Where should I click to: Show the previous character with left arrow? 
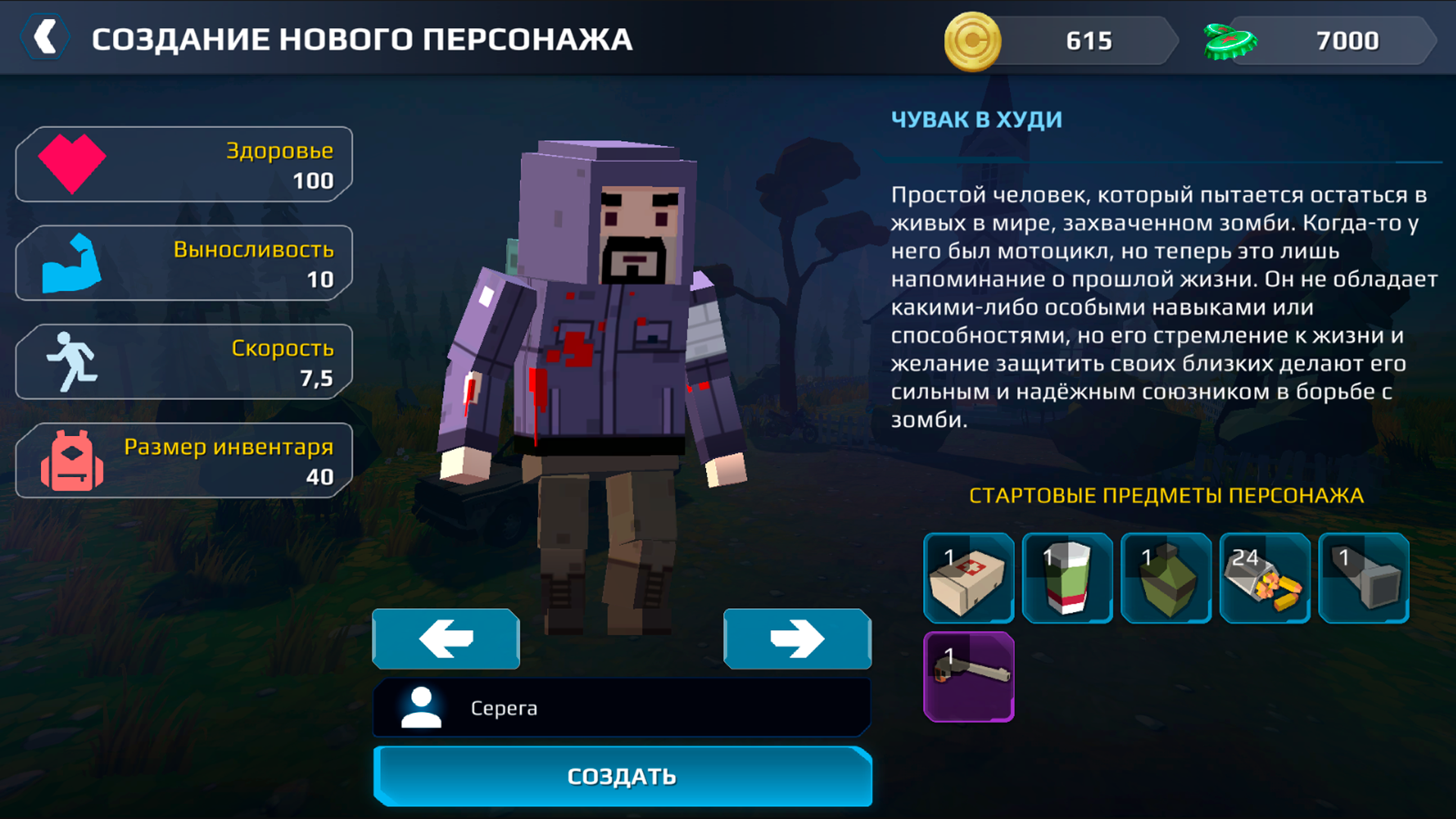pos(445,639)
